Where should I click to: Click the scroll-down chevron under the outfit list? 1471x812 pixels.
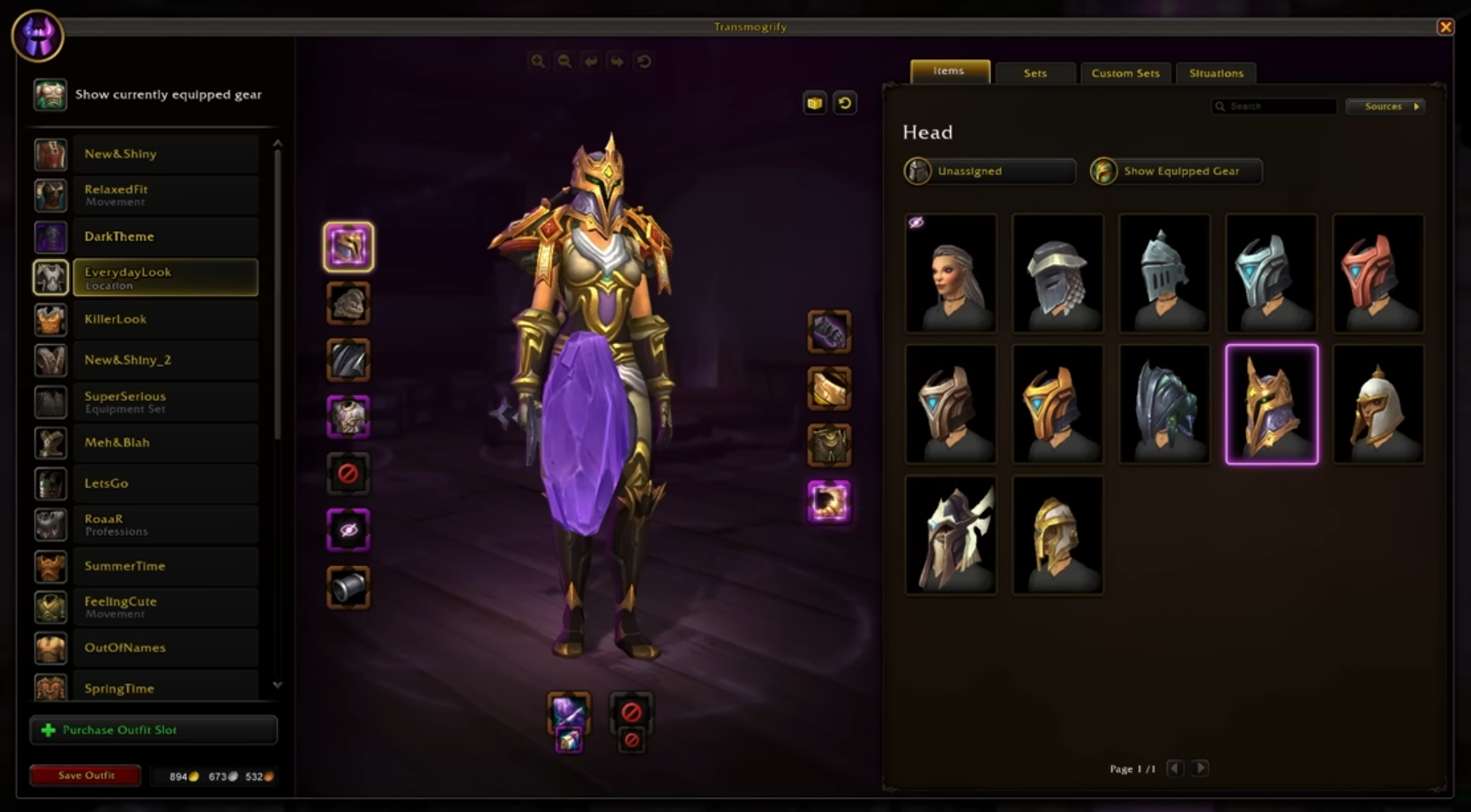click(277, 684)
